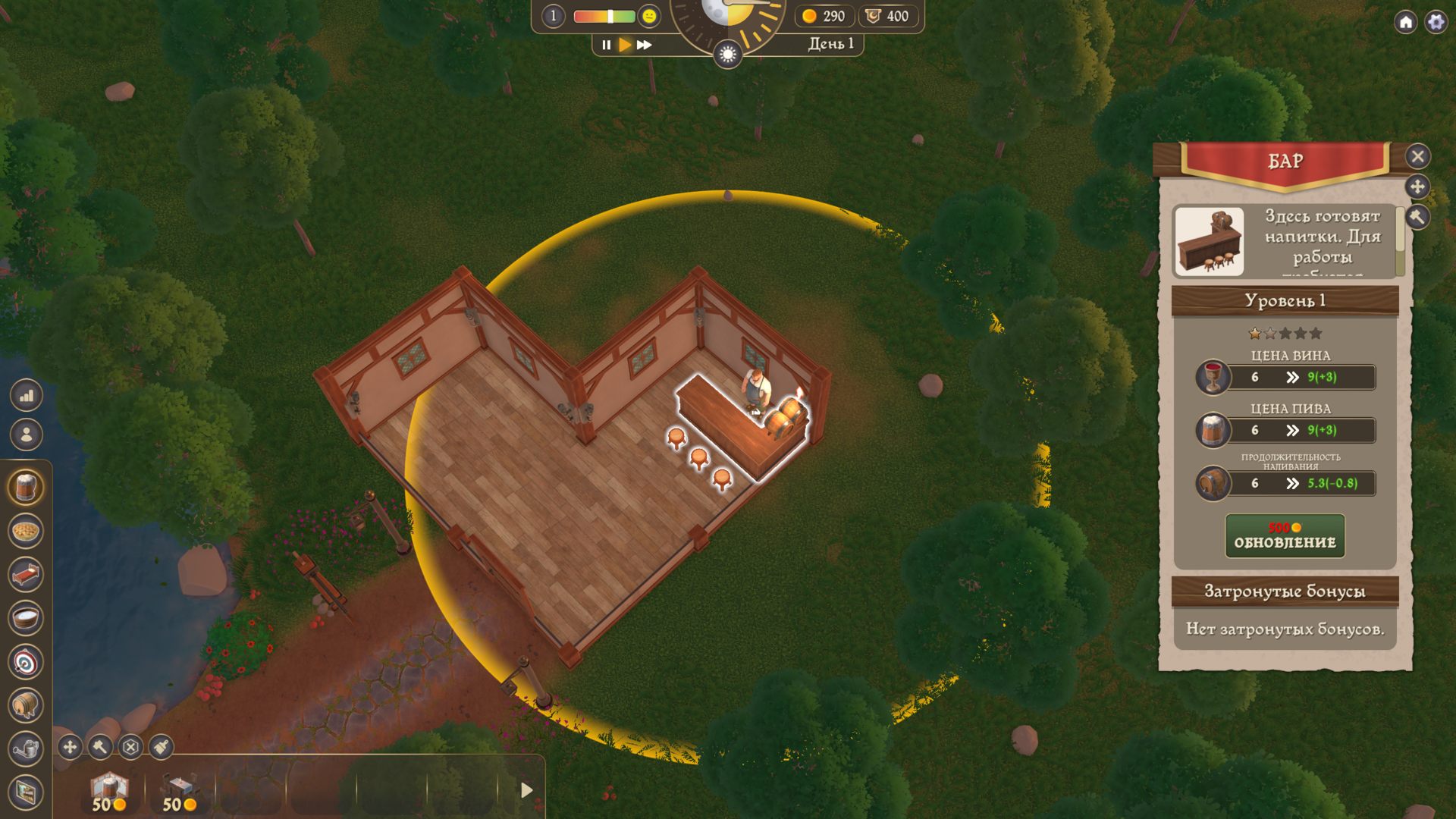Open the gear settings menu
1456x819 pixels.
tap(1436, 22)
